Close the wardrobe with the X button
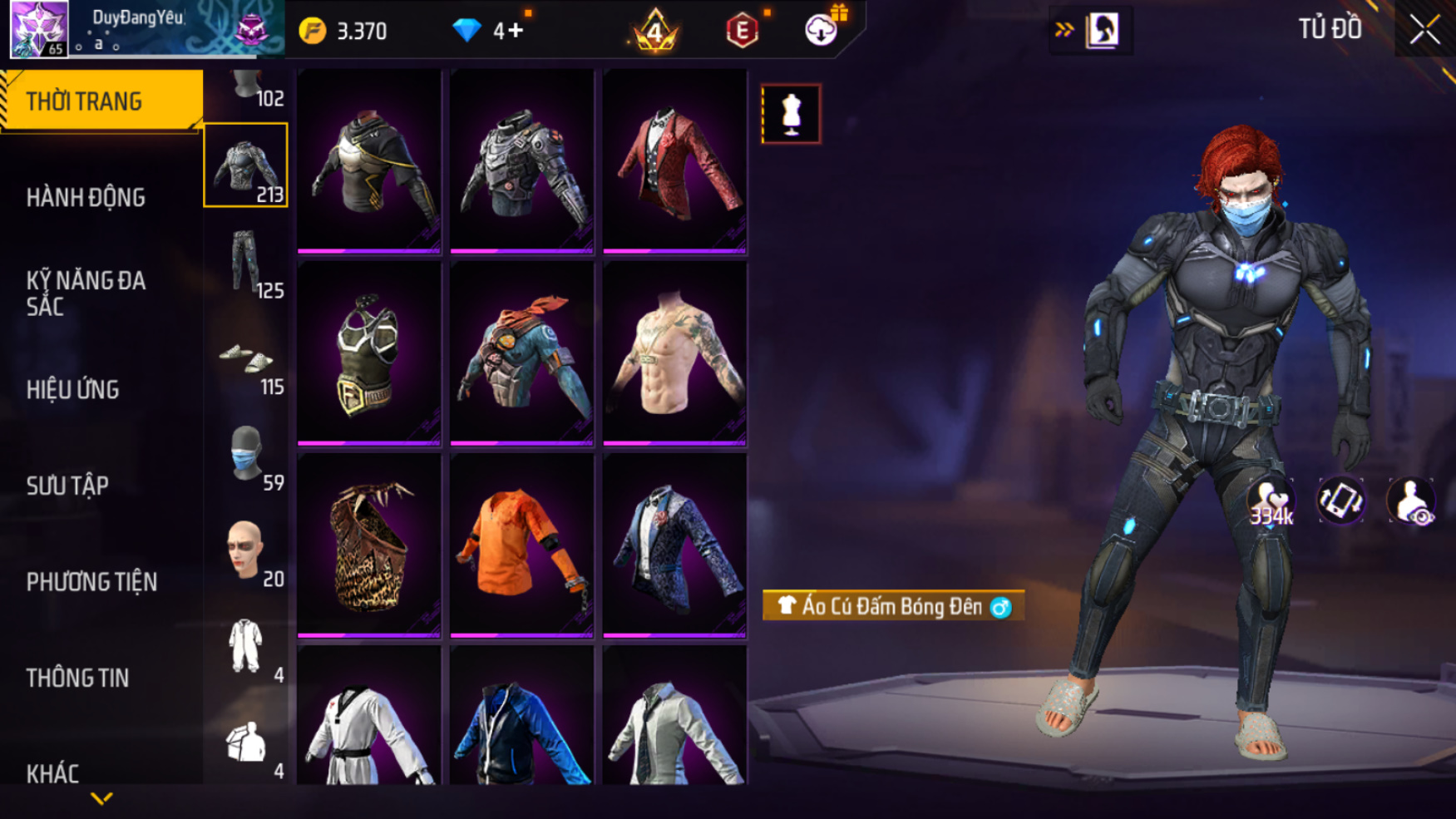The width and height of the screenshot is (1456, 819). coord(1424,30)
